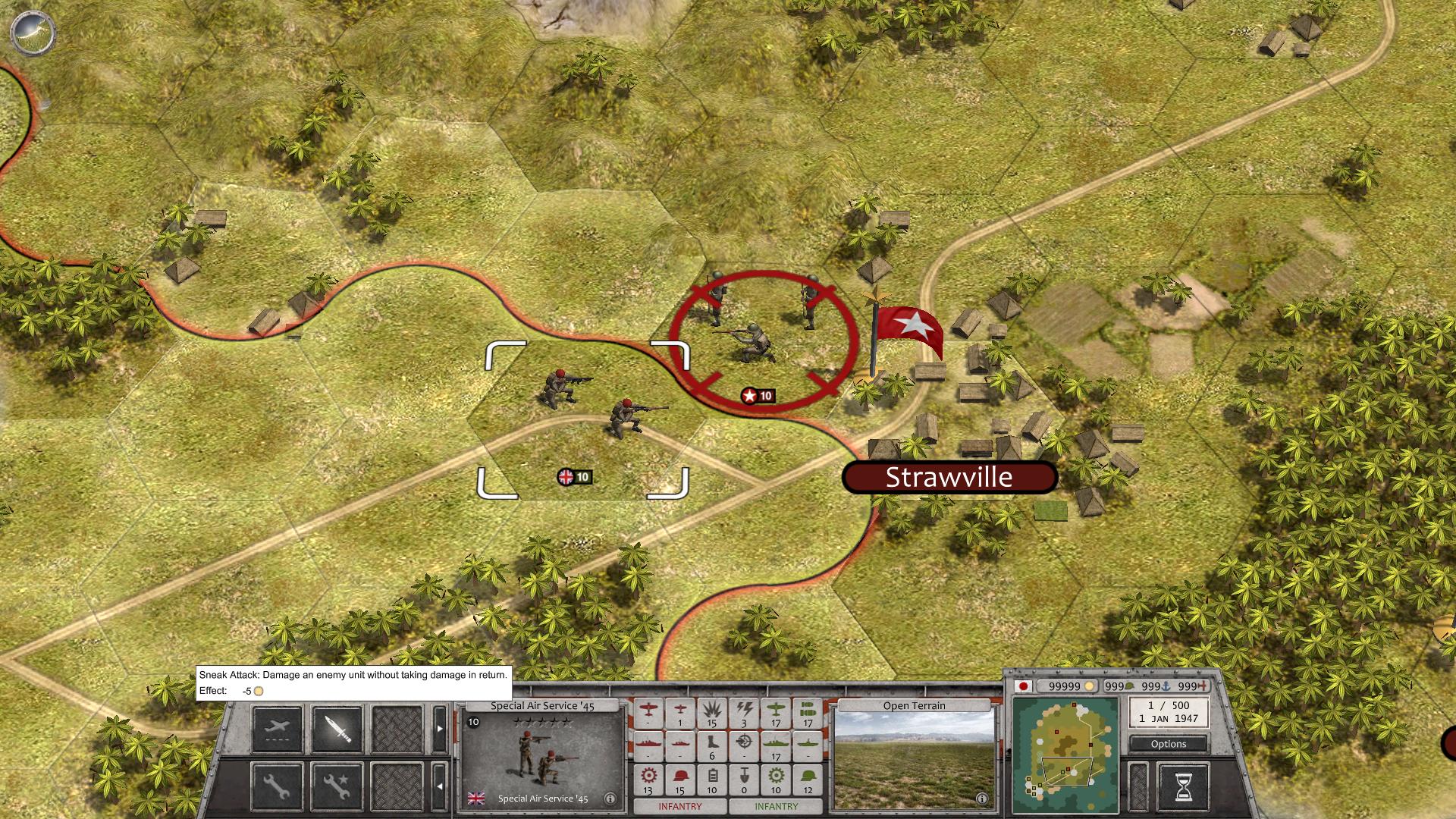The width and height of the screenshot is (1456, 819).
Task: Open the Open Terrain info icon
Action: 983,798
